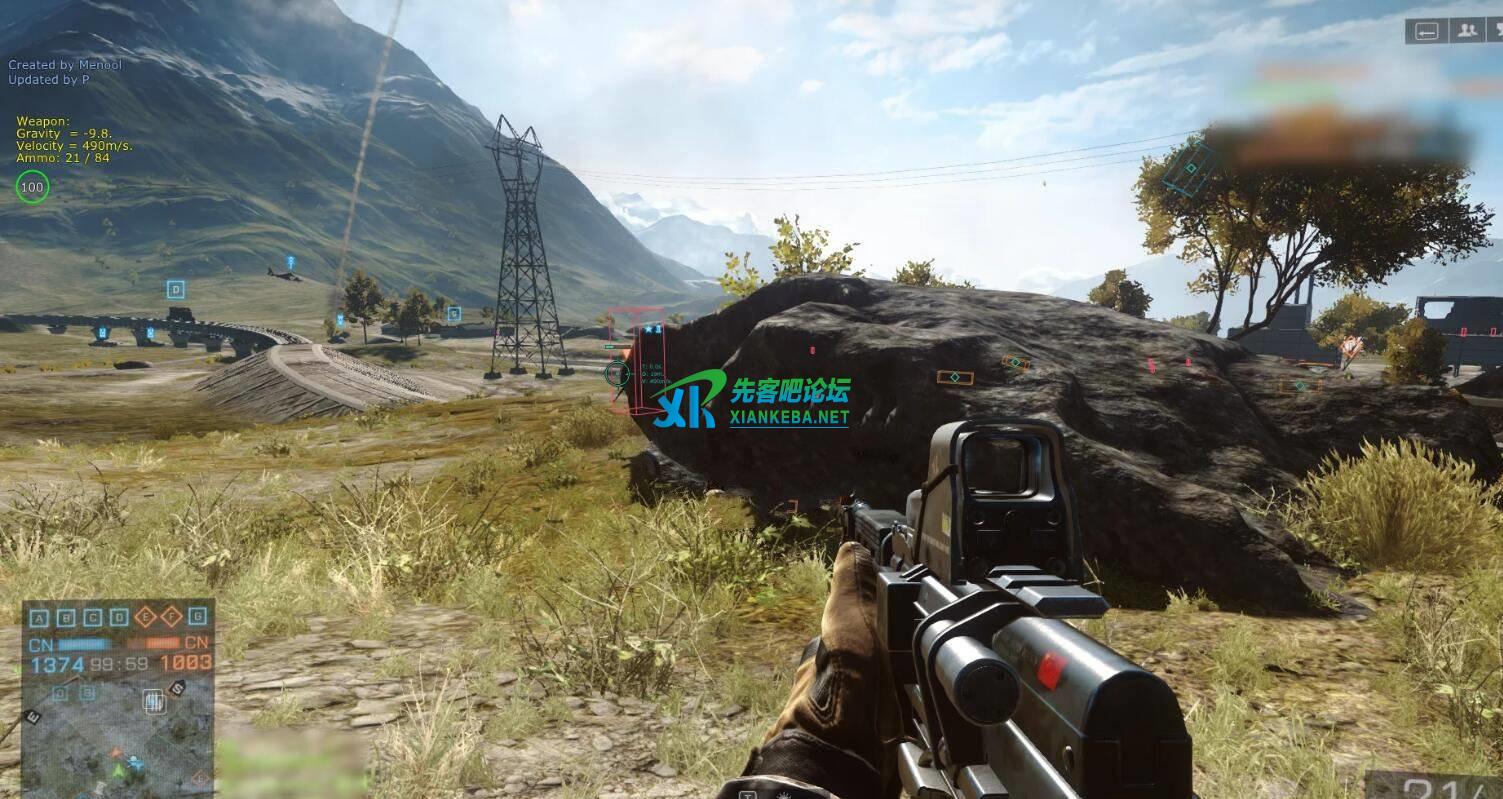
Task: Click the white vehicle marker on the minimap
Action: coord(153,701)
